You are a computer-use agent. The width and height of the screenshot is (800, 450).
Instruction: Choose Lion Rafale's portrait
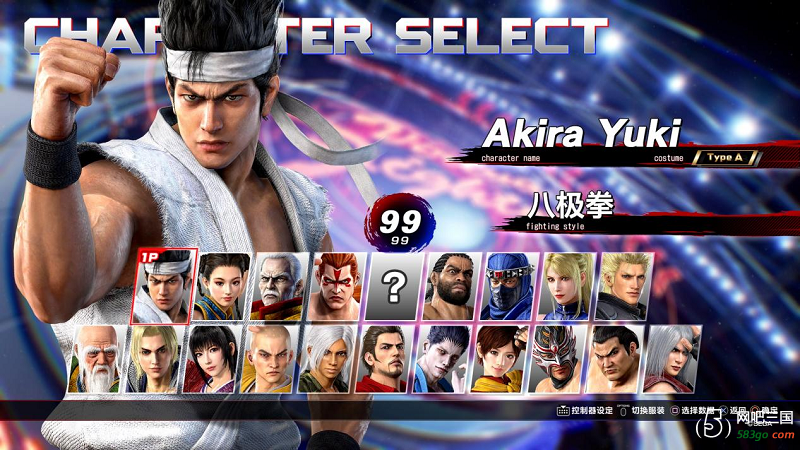(x=154, y=359)
